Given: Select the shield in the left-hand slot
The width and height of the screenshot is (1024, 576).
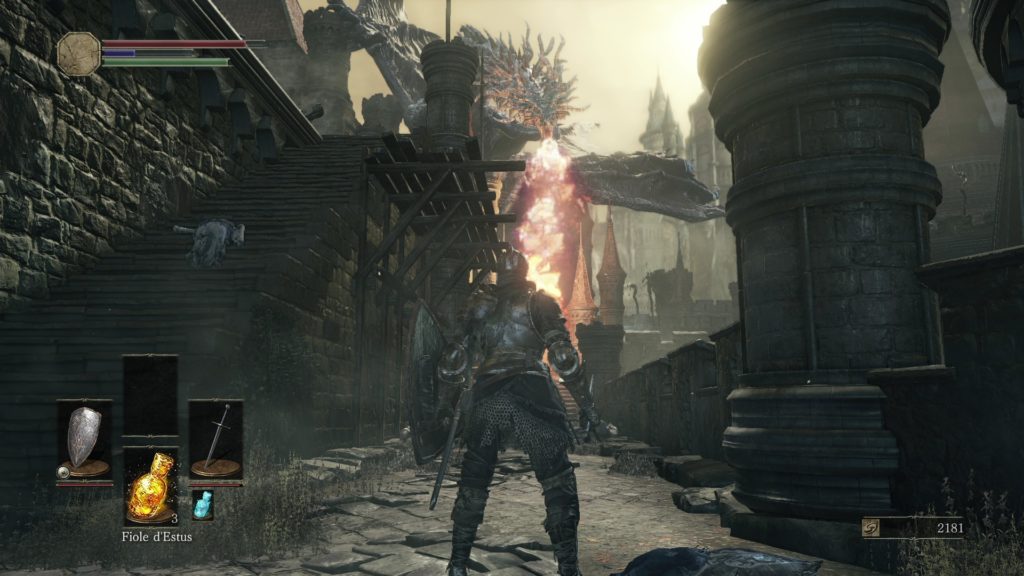Looking at the screenshot, I should click(x=84, y=440).
